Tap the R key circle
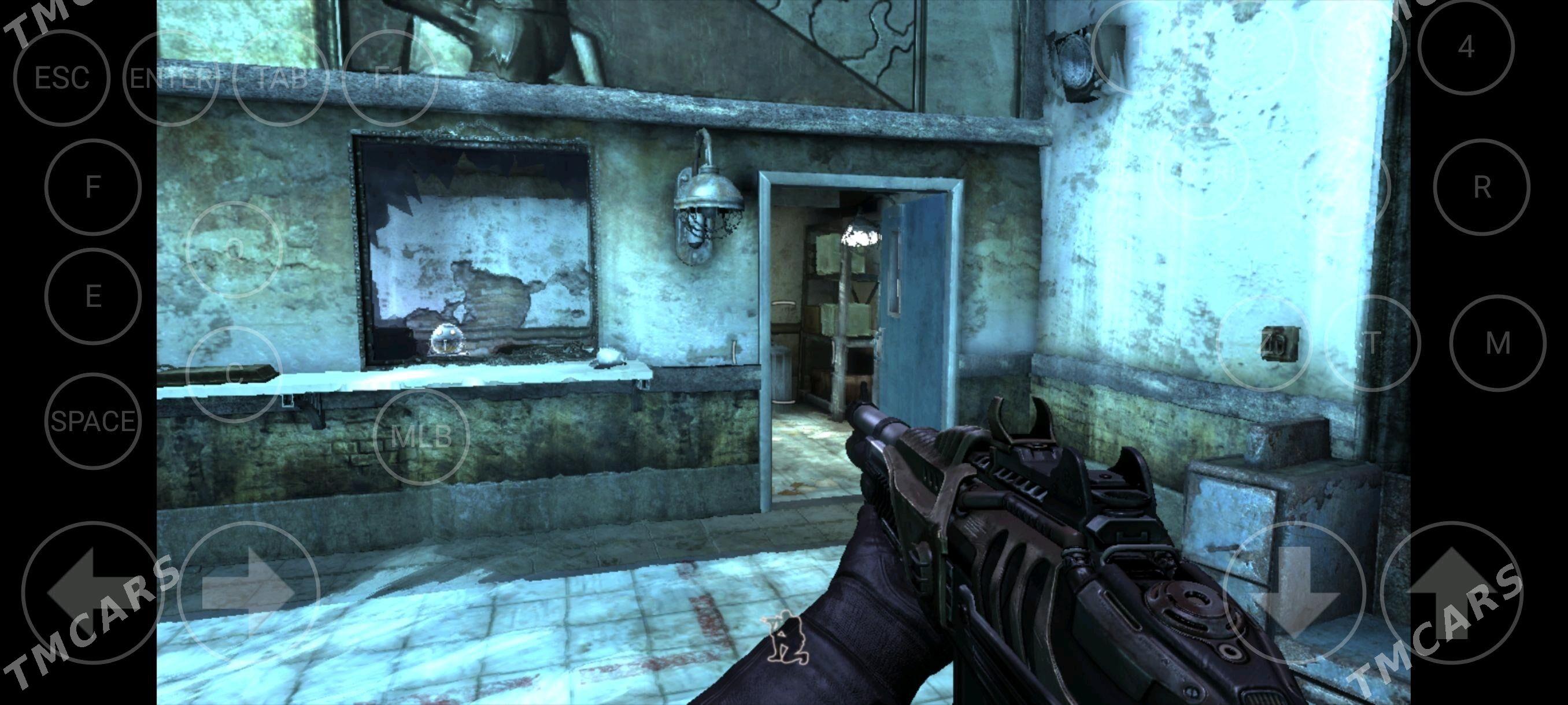 (x=1482, y=187)
